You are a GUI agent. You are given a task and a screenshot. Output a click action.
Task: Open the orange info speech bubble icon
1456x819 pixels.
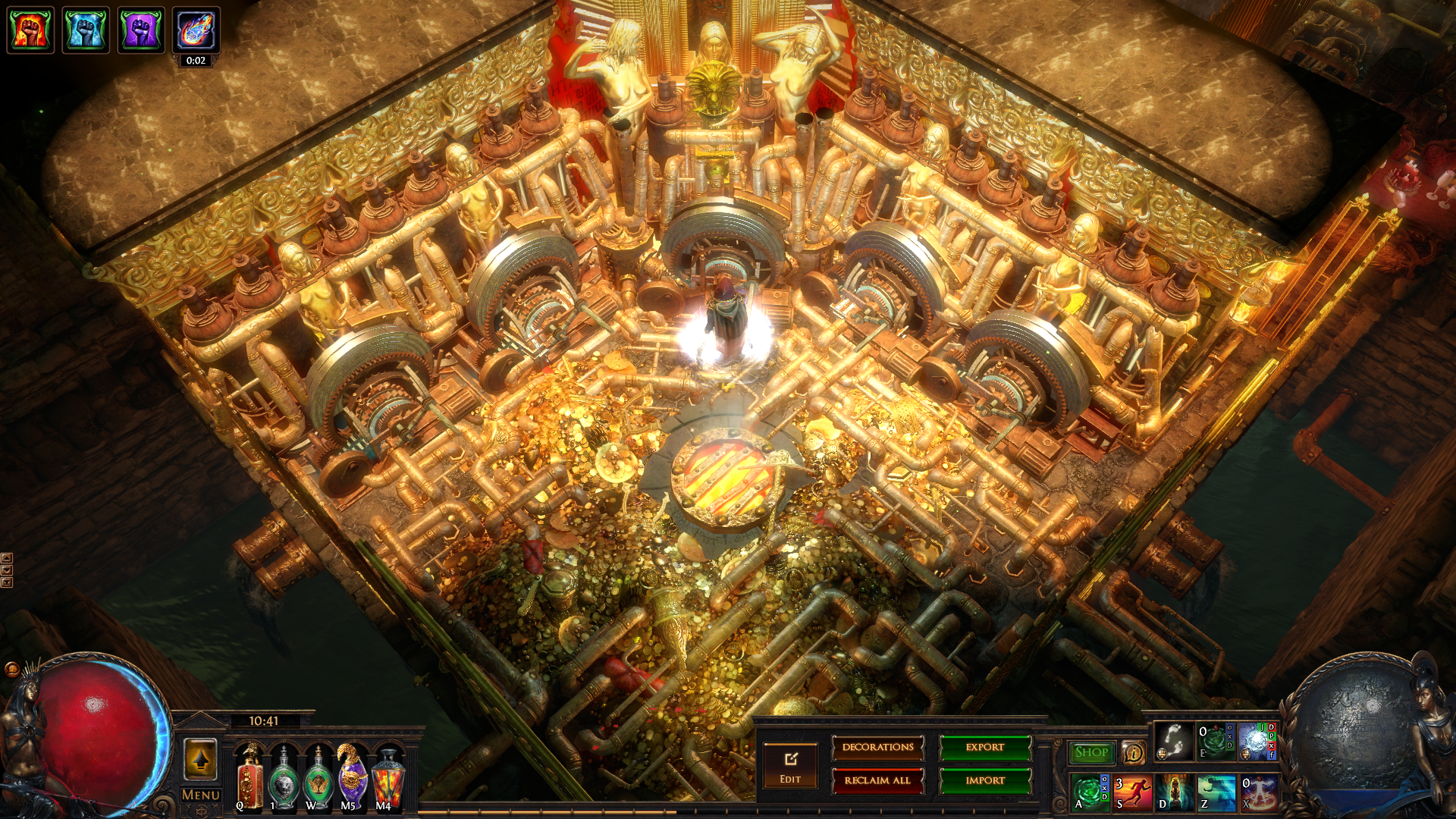coord(1133,752)
